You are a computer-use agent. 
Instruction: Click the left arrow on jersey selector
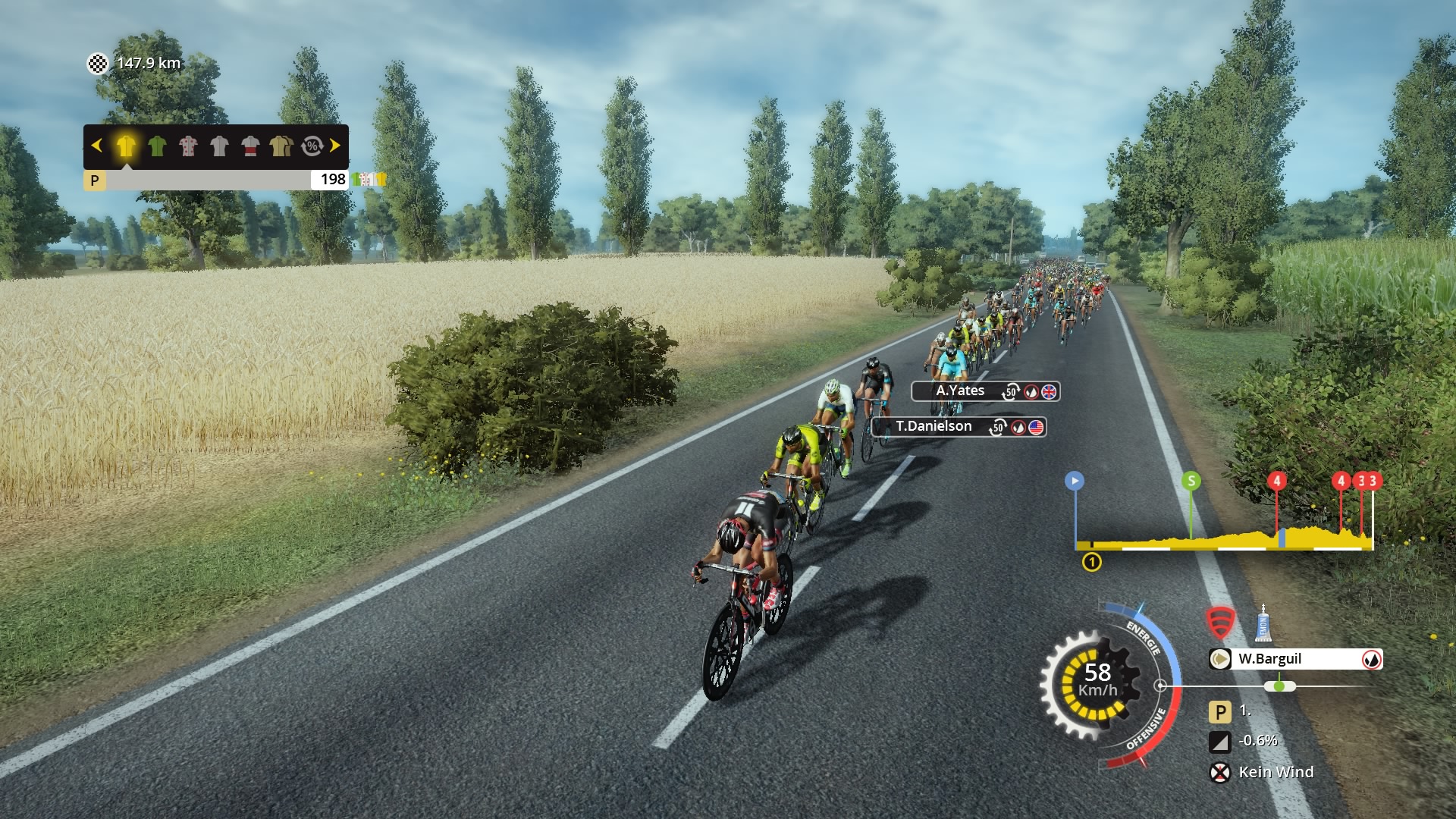[x=96, y=146]
